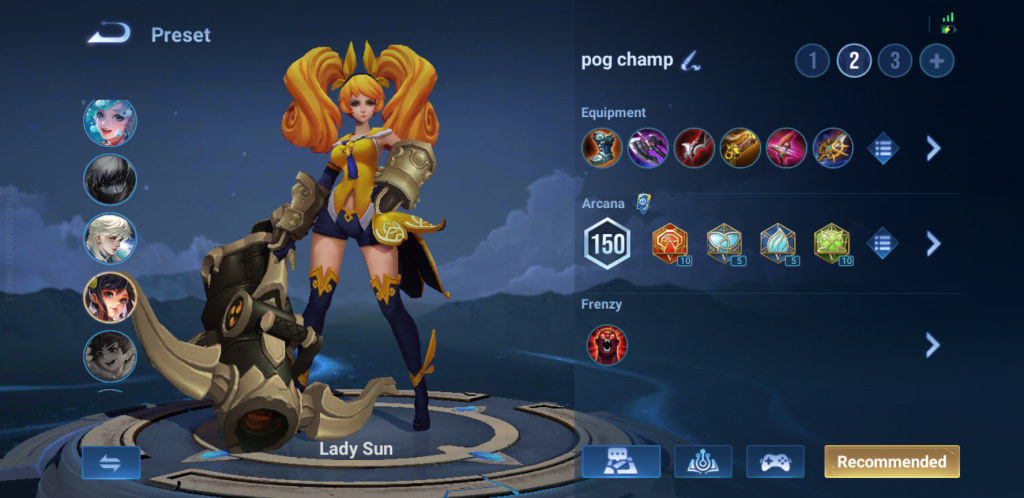This screenshot has height=498, width=1024.
Task: Select the red Arcana with 10 count
Action: 670,243
